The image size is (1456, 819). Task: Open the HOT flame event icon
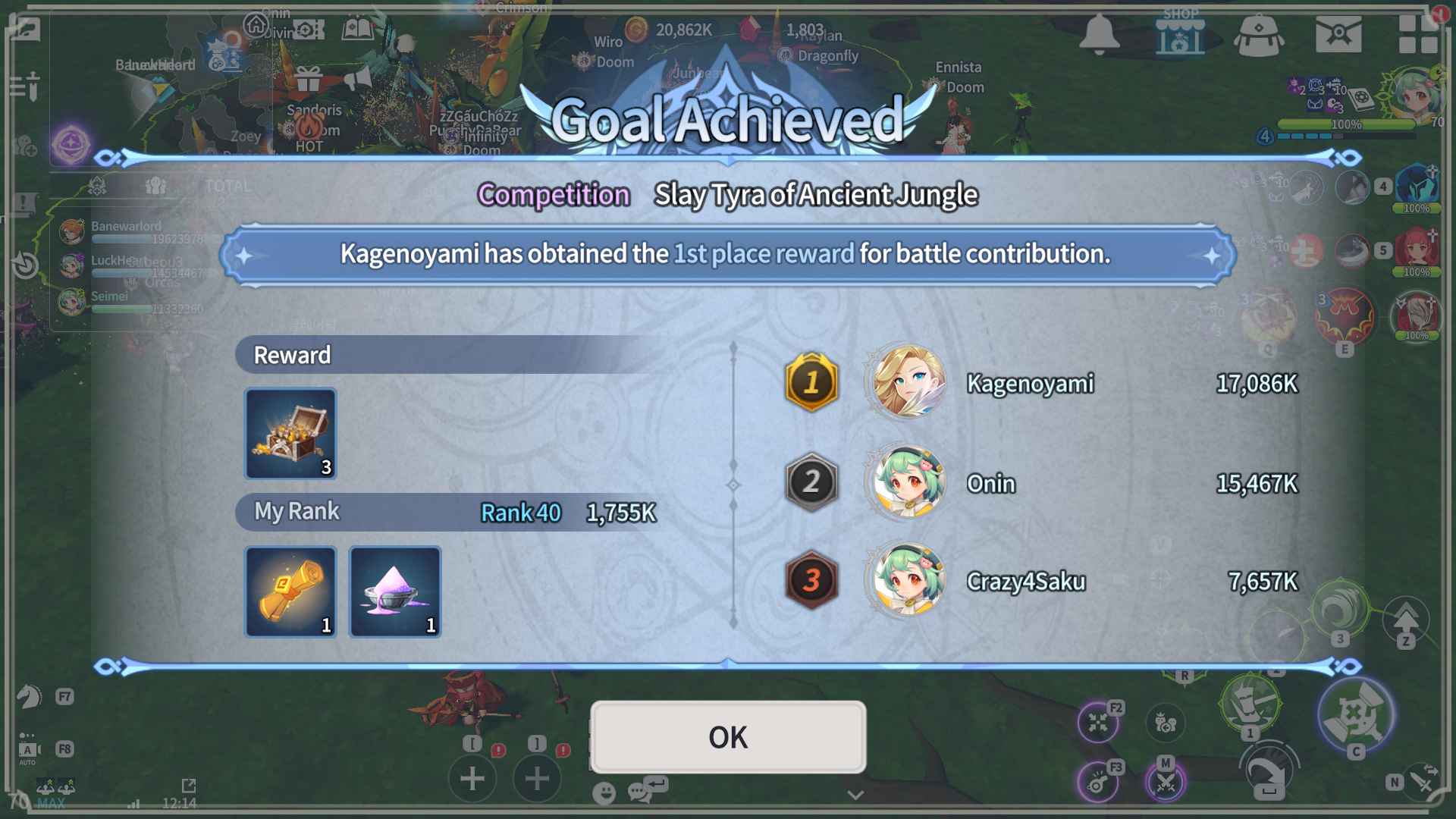[309, 130]
